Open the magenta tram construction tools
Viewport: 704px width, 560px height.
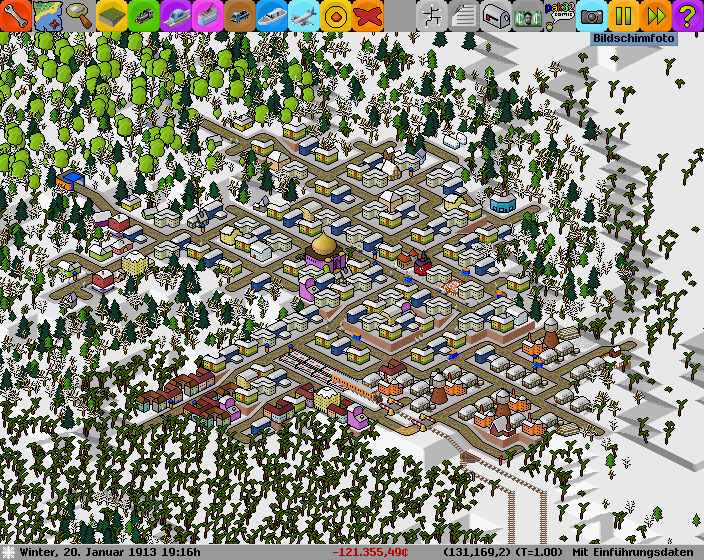click(207, 15)
